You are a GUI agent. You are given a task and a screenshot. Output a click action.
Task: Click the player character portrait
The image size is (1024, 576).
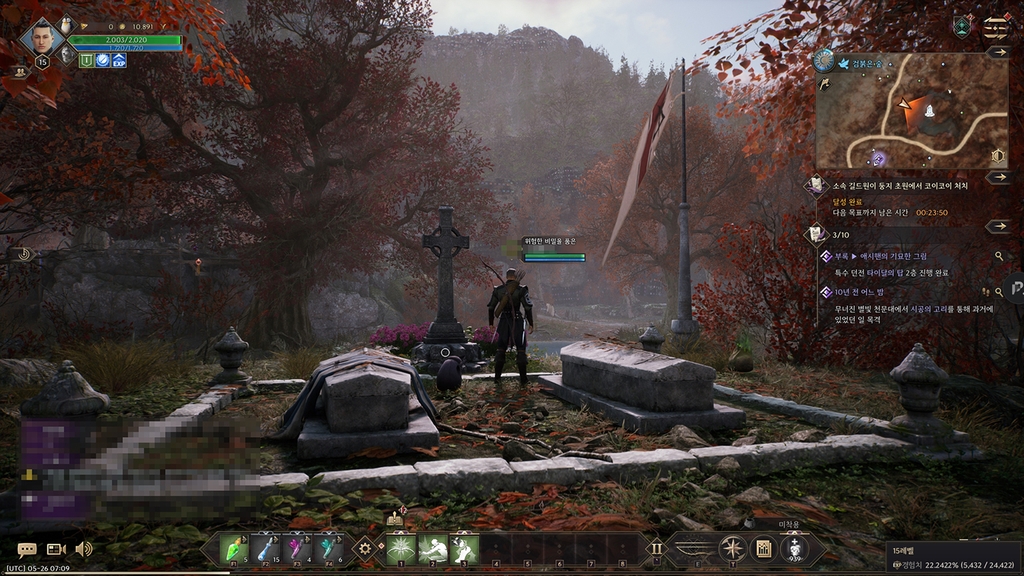[42, 39]
